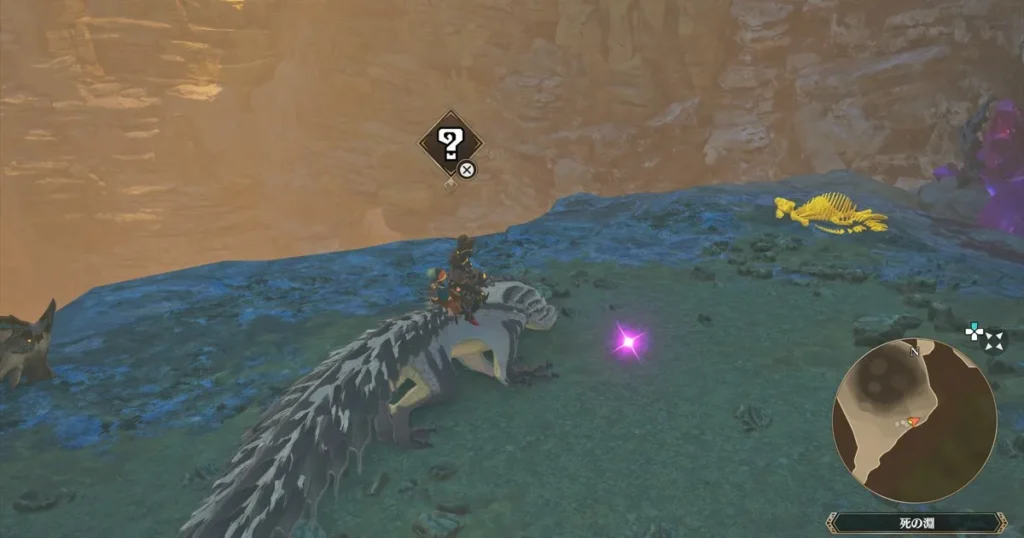Image resolution: width=1024 pixels, height=538 pixels.
Task: Open the circular minimap
Action: 914,419
